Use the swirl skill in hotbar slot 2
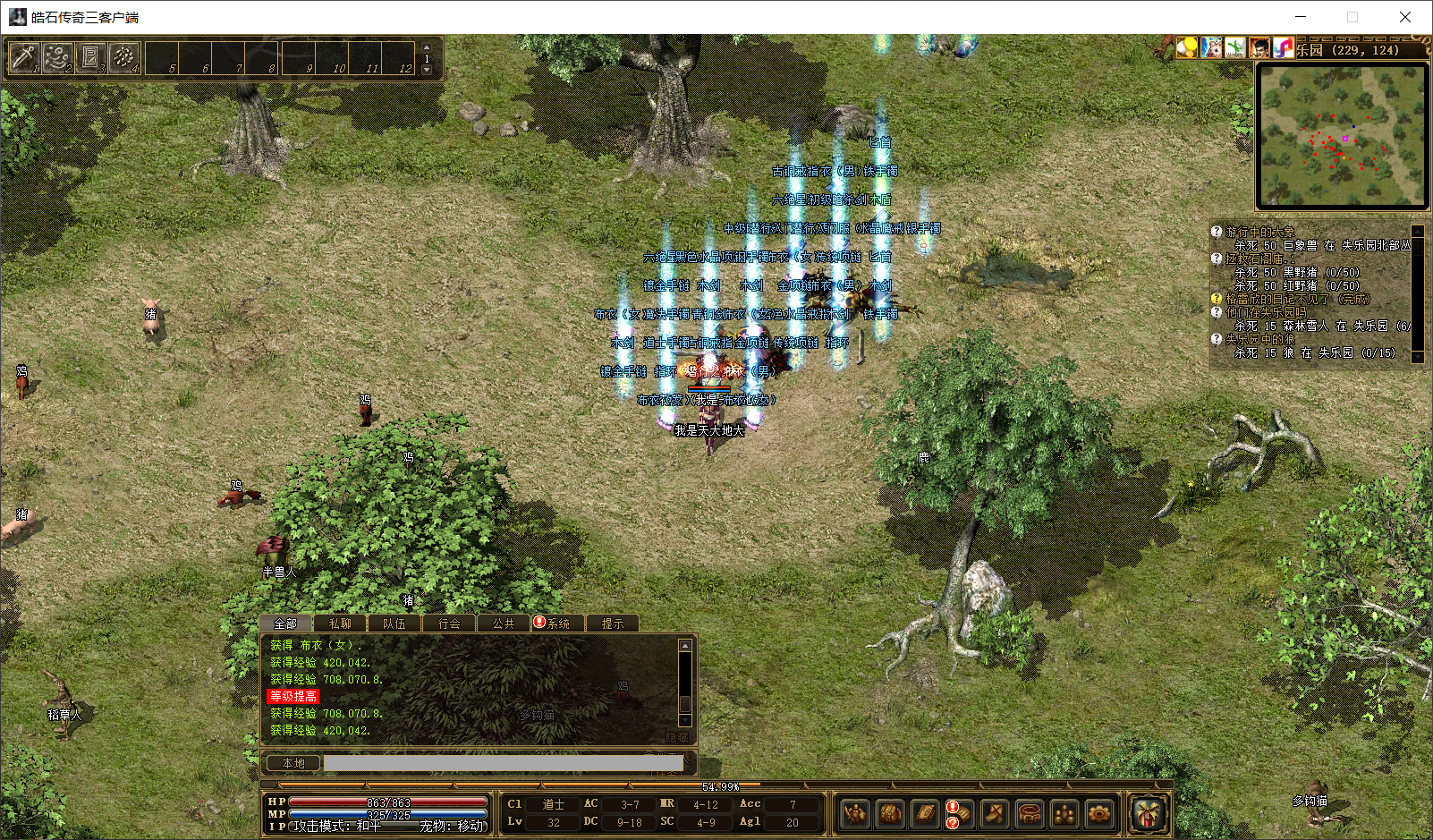1433x840 pixels. [57, 58]
